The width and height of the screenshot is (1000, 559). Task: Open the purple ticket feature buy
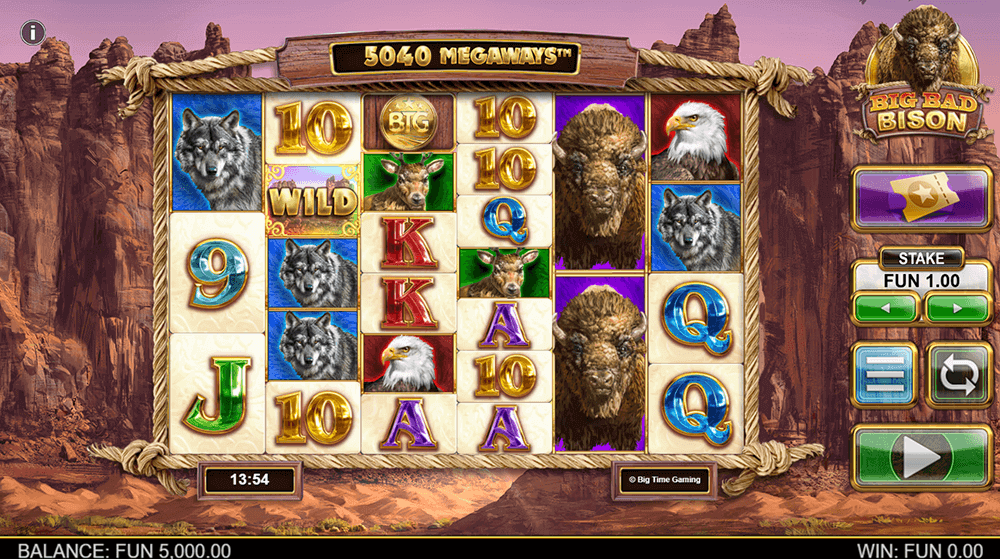(921, 200)
